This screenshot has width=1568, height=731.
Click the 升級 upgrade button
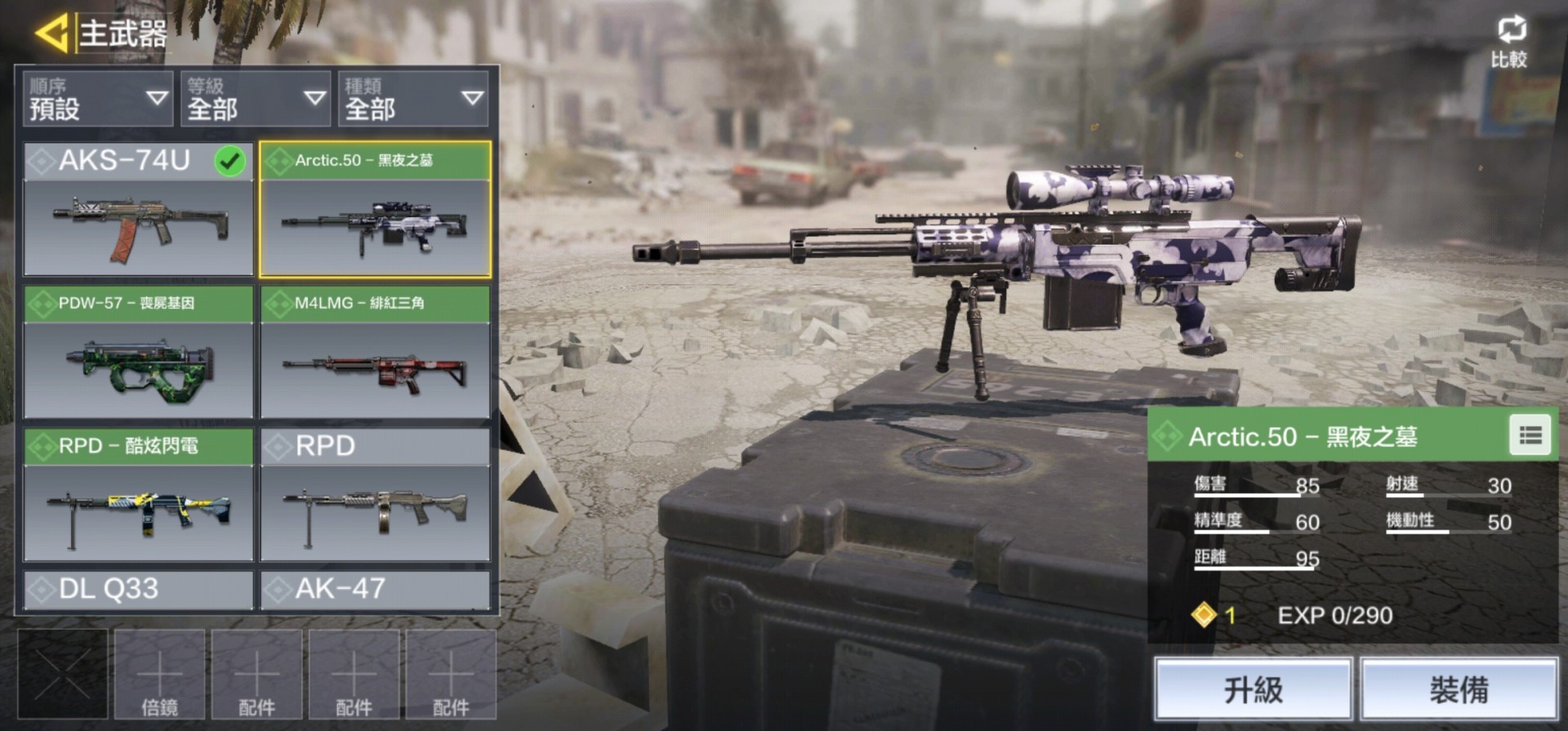click(1253, 690)
